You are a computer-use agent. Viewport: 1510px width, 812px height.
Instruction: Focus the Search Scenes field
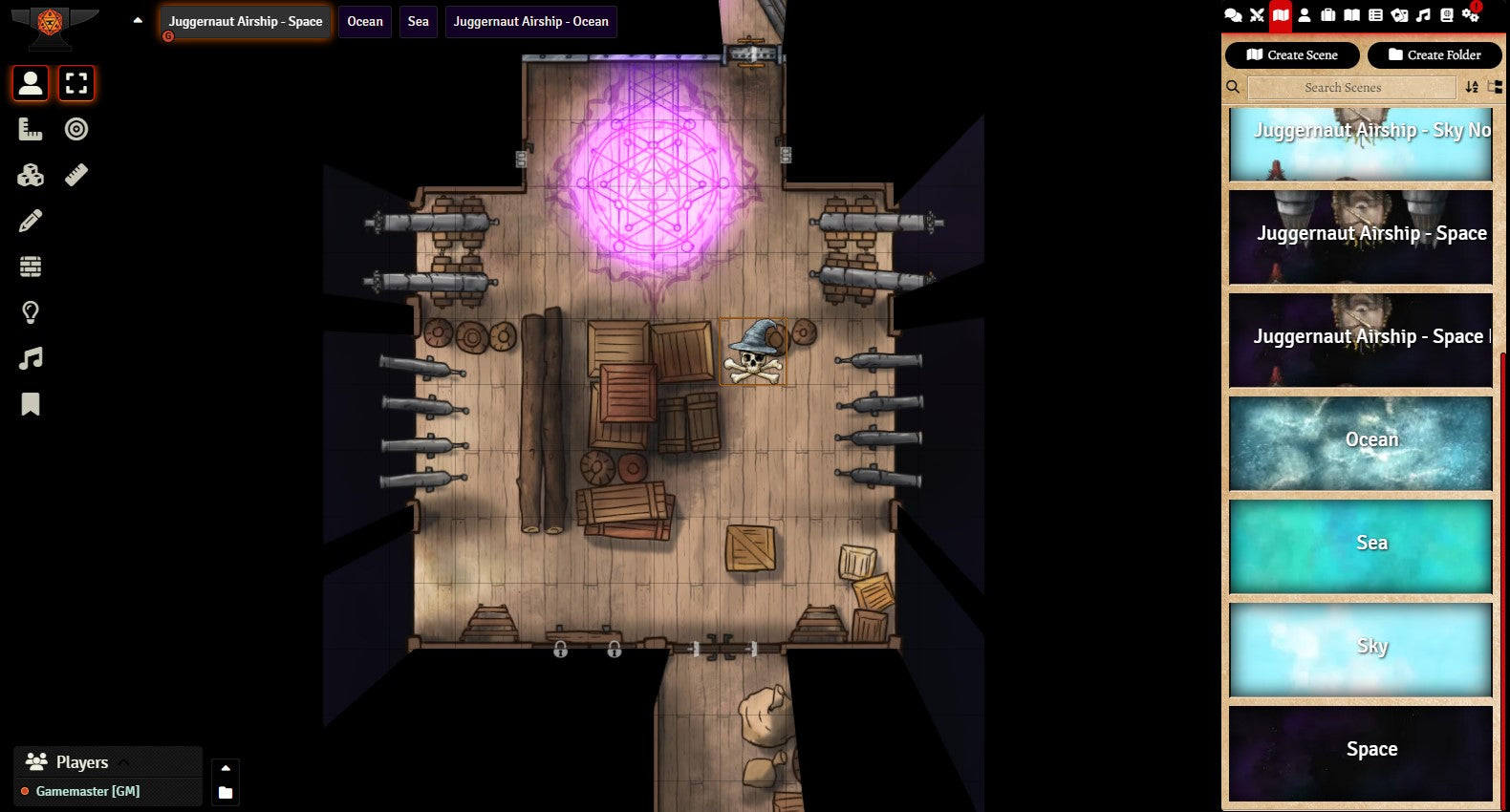click(x=1351, y=87)
